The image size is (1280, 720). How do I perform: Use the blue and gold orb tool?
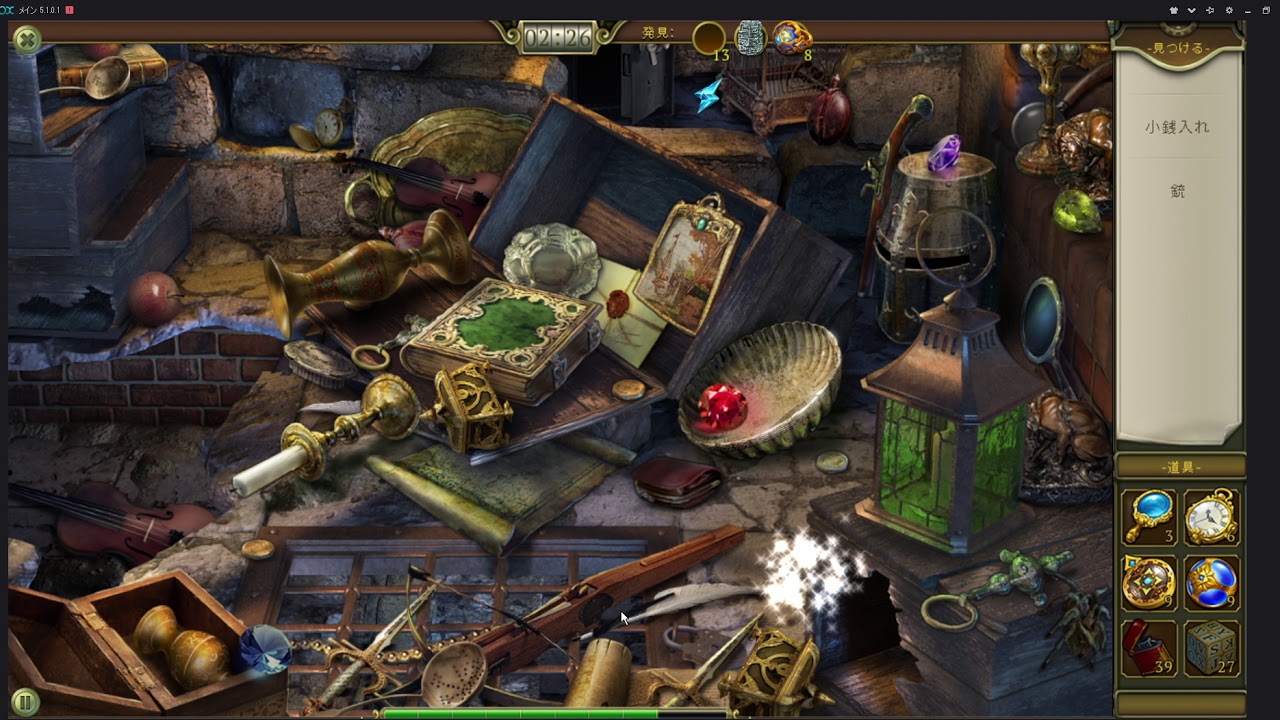coord(1212,582)
